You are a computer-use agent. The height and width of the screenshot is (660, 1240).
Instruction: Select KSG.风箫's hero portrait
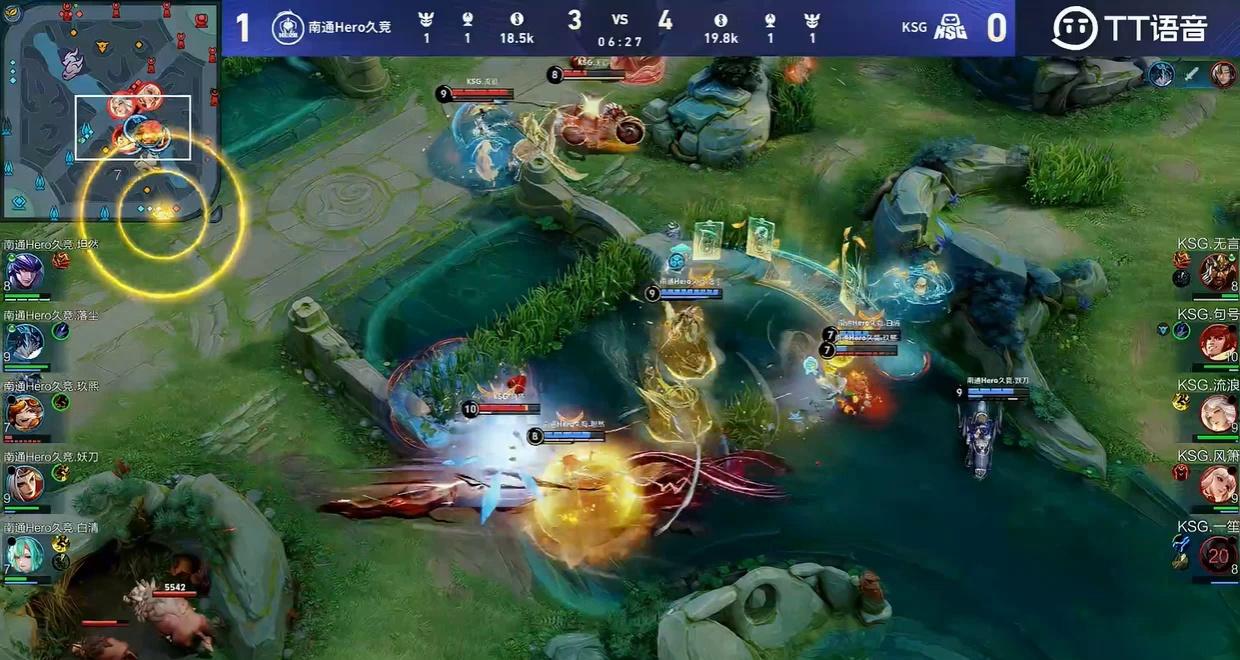[x=1218, y=484]
